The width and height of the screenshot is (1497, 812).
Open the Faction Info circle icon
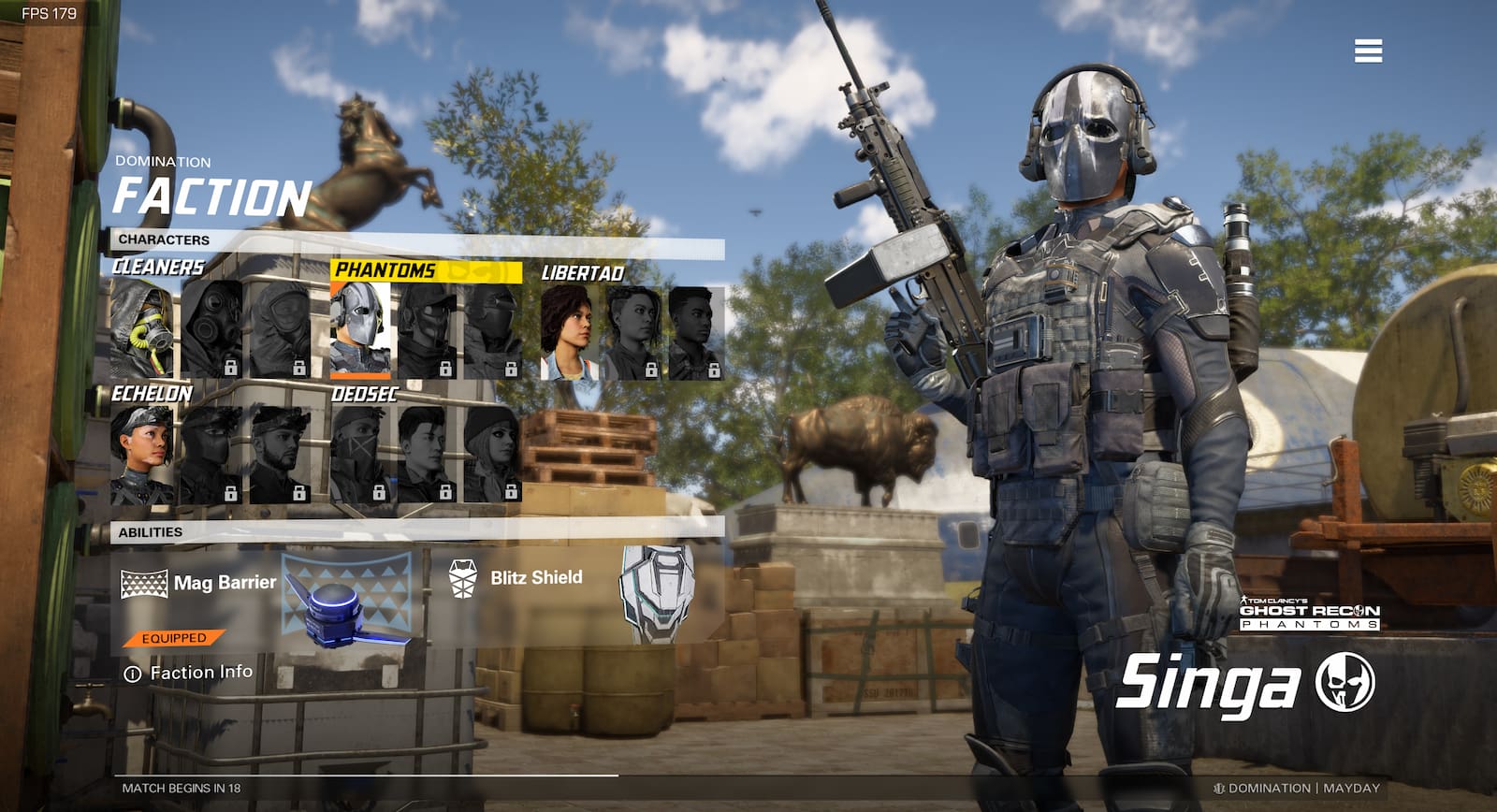[131, 671]
